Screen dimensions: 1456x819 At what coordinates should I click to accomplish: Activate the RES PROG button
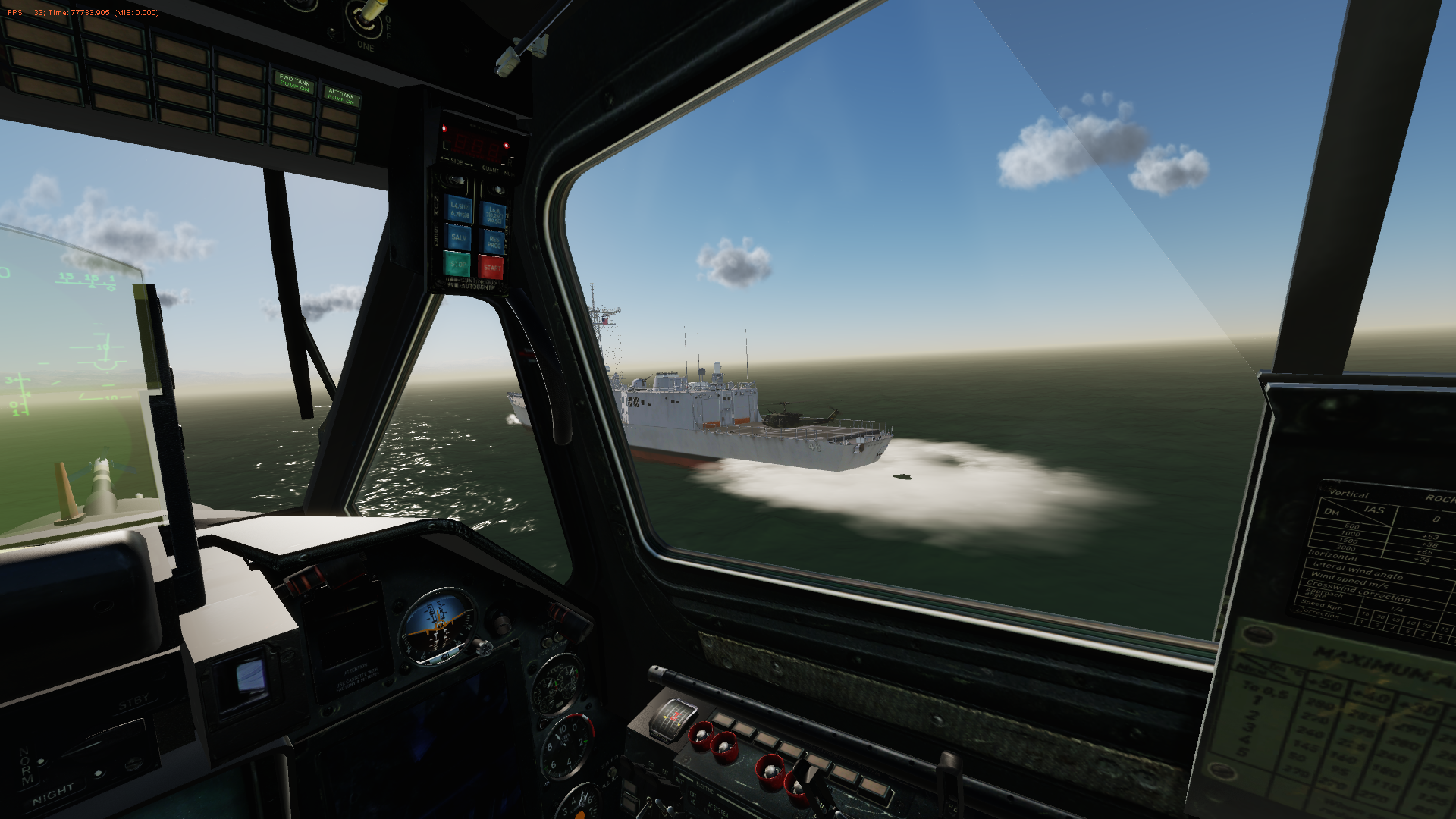[x=494, y=242]
